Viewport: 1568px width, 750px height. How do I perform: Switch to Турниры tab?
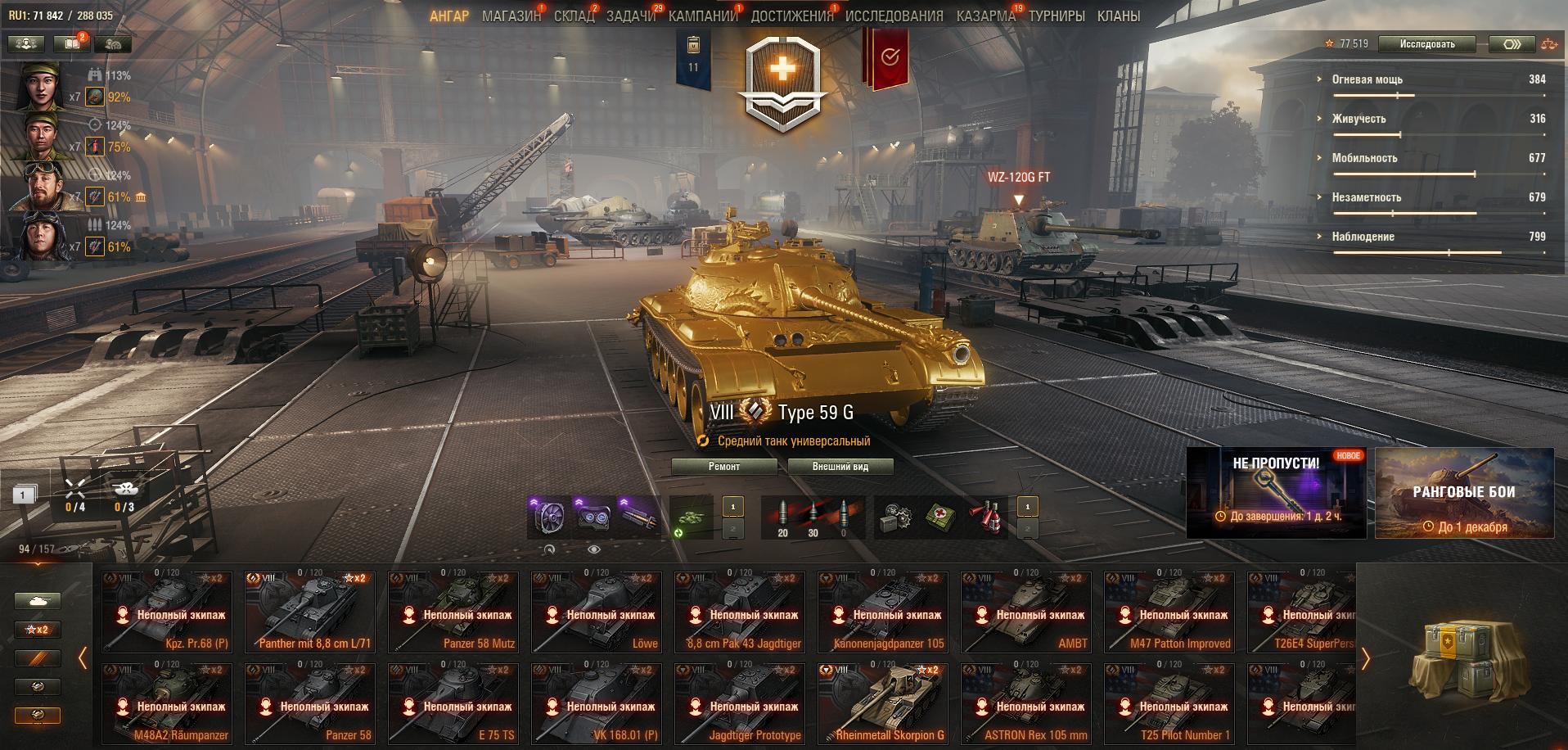[x=1057, y=16]
